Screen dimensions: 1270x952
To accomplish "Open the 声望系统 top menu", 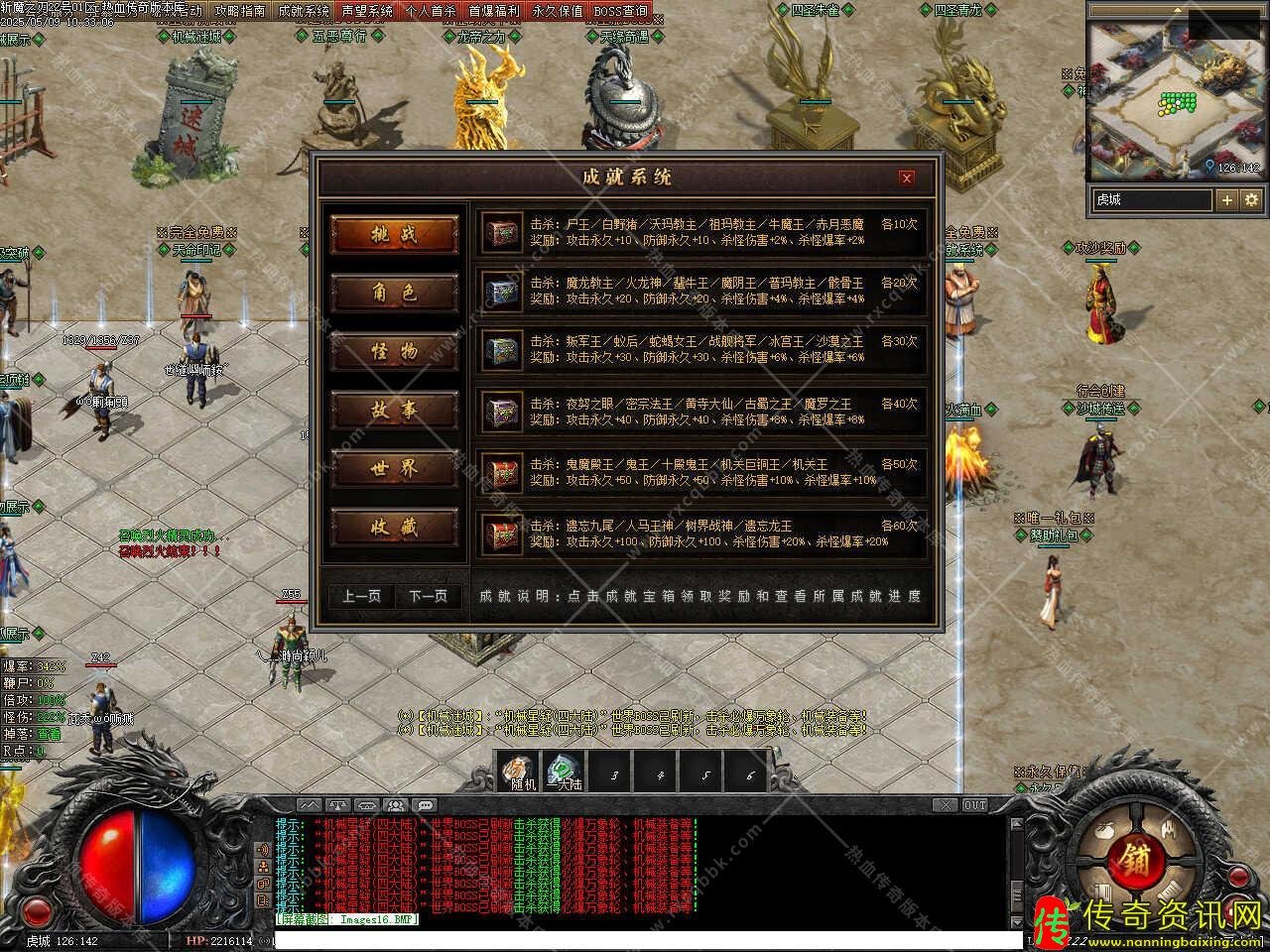I will tap(366, 11).
